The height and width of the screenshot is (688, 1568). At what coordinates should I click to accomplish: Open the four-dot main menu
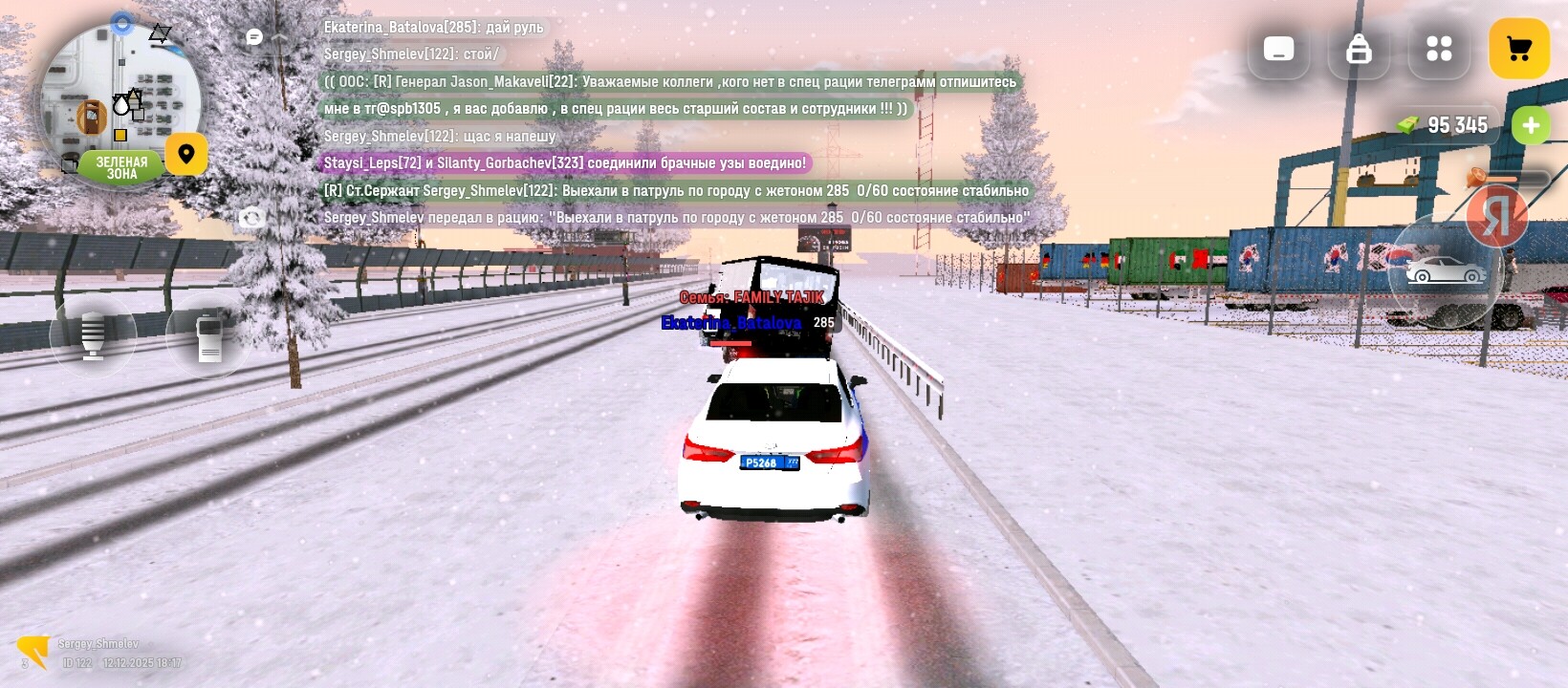(x=1439, y=49)
